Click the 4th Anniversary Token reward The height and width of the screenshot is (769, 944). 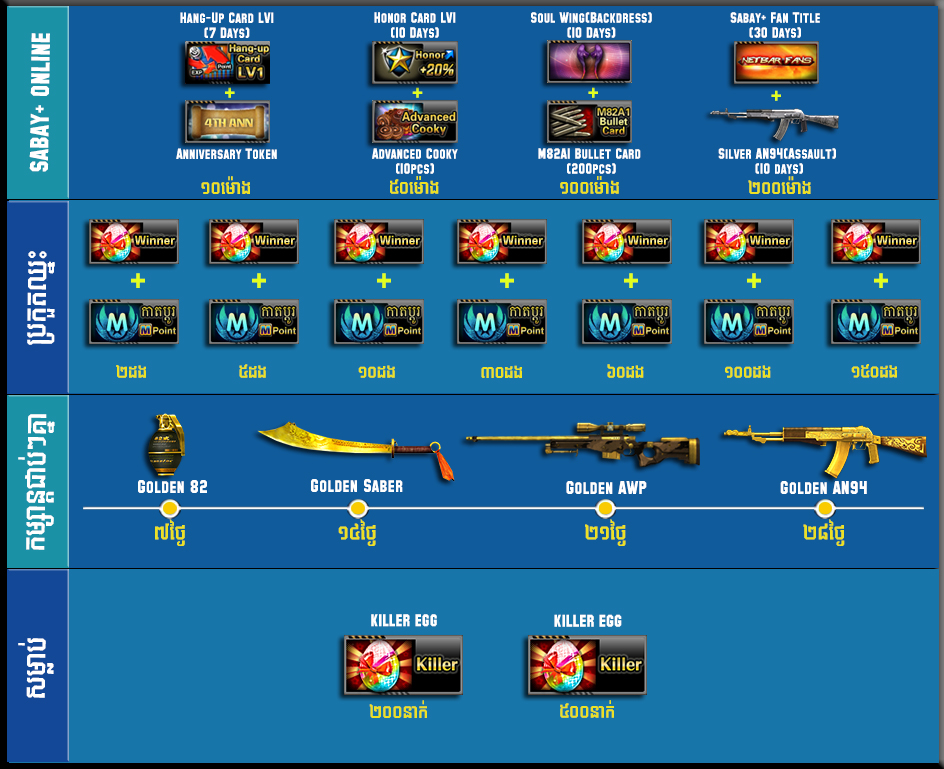pyautogui.click(x=227, y=122)
